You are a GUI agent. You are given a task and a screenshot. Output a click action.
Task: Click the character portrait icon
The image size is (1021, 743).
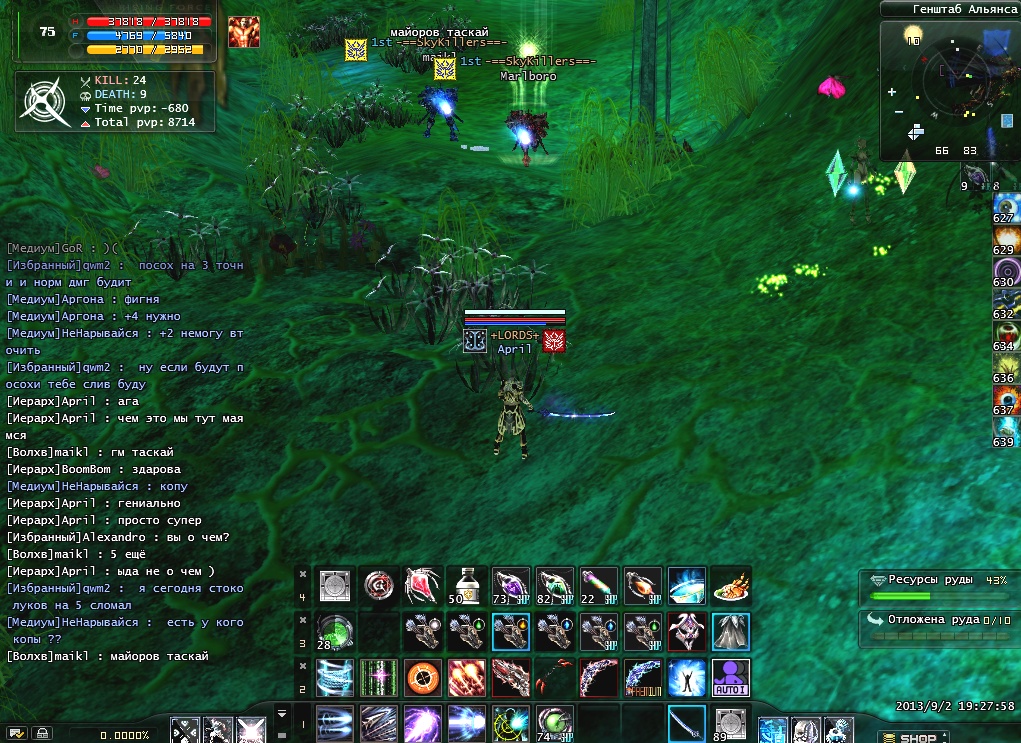pyautogui.click(x=243, y=32)
